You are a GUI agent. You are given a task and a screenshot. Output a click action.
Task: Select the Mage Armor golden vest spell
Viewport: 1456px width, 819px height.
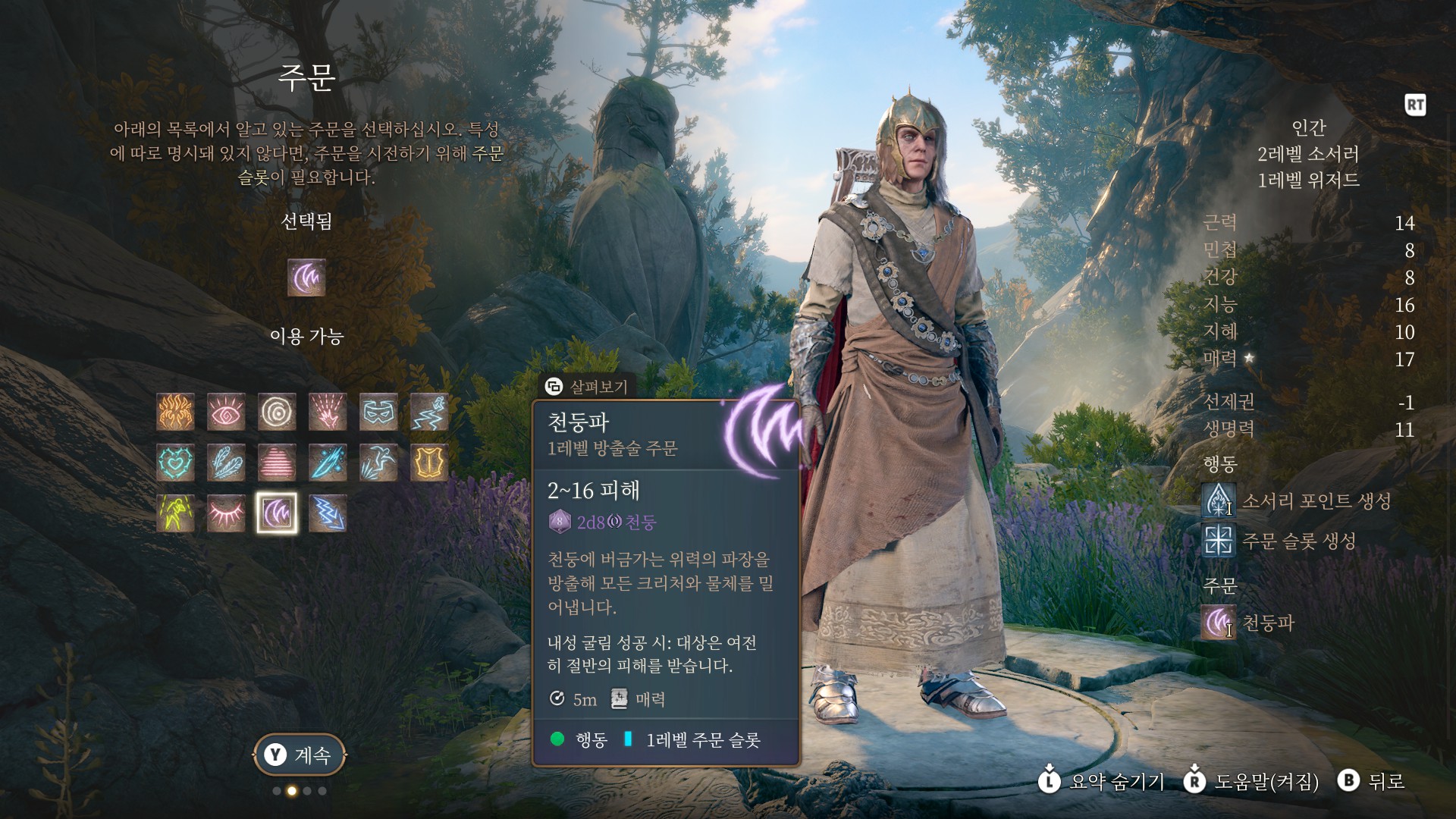click(429, 463)
